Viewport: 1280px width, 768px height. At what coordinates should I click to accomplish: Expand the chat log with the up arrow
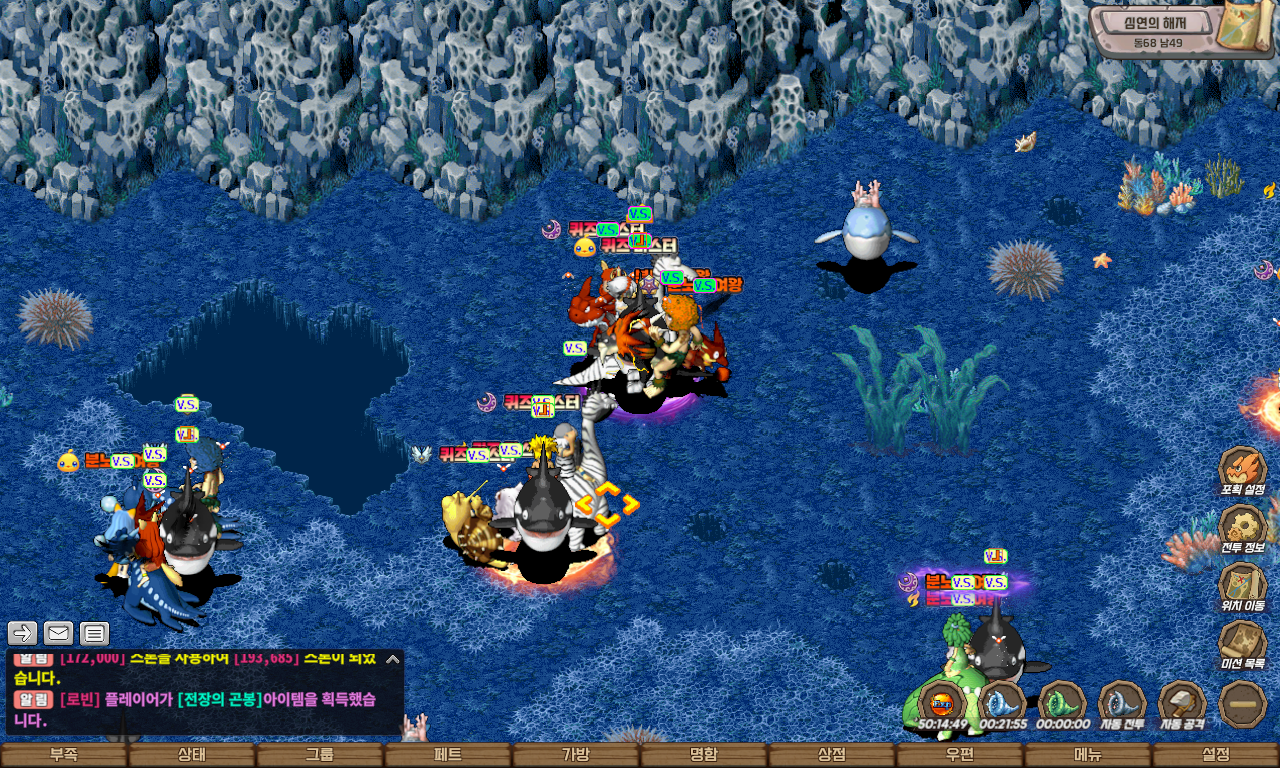click(x=393, y=659)
